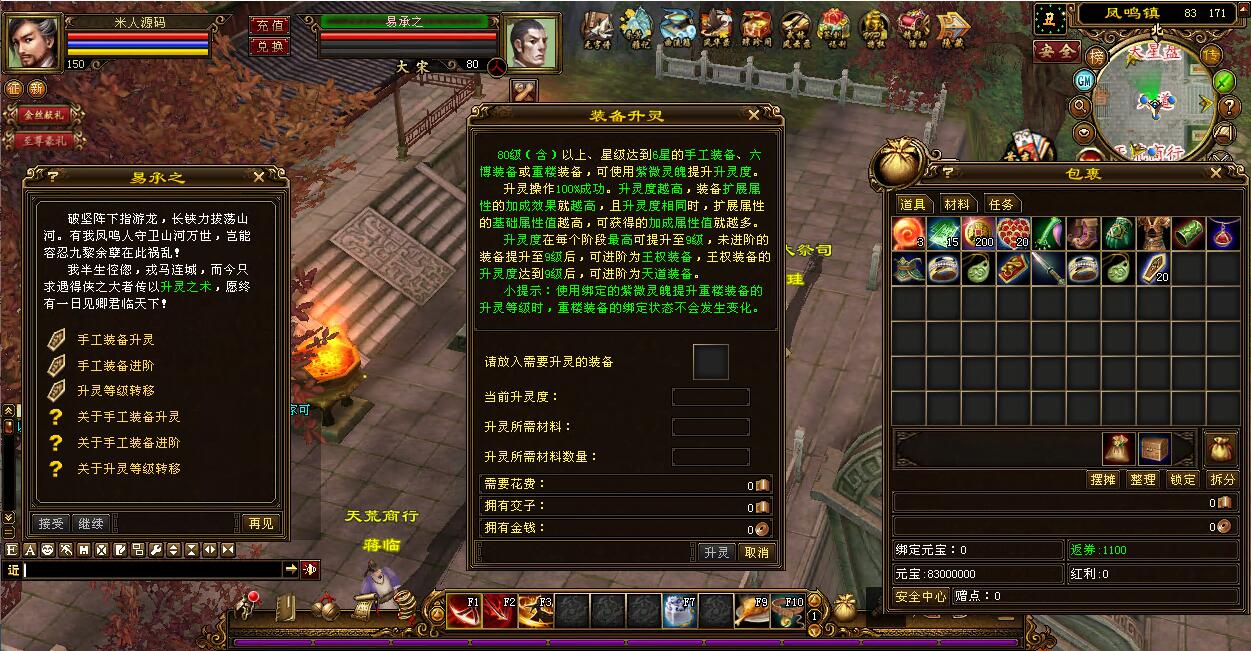Screen dimensions: 1251x651
Task: Select 升灵等级转移 dialogue option
Action: 116,390
